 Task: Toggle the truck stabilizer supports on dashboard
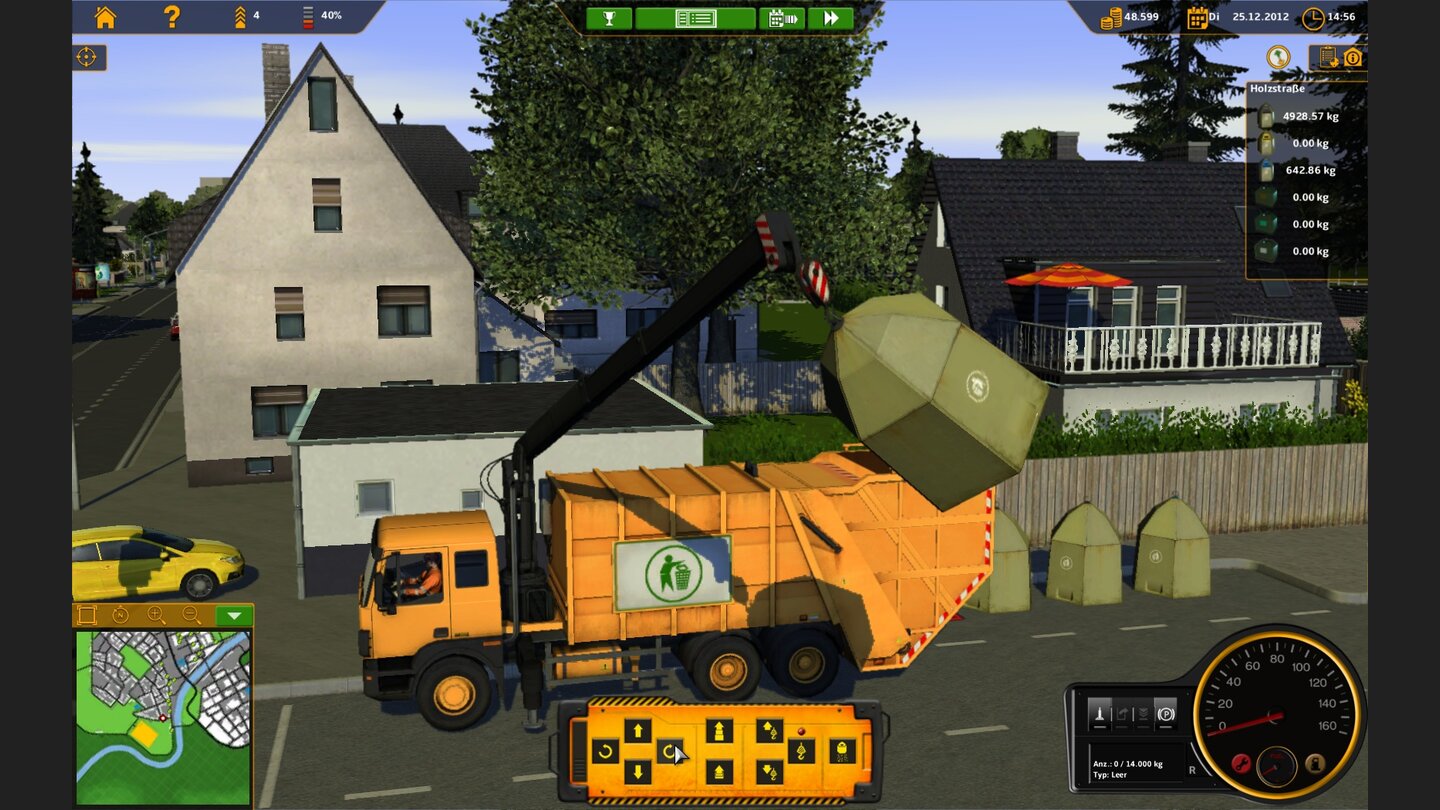point(1101,714)
